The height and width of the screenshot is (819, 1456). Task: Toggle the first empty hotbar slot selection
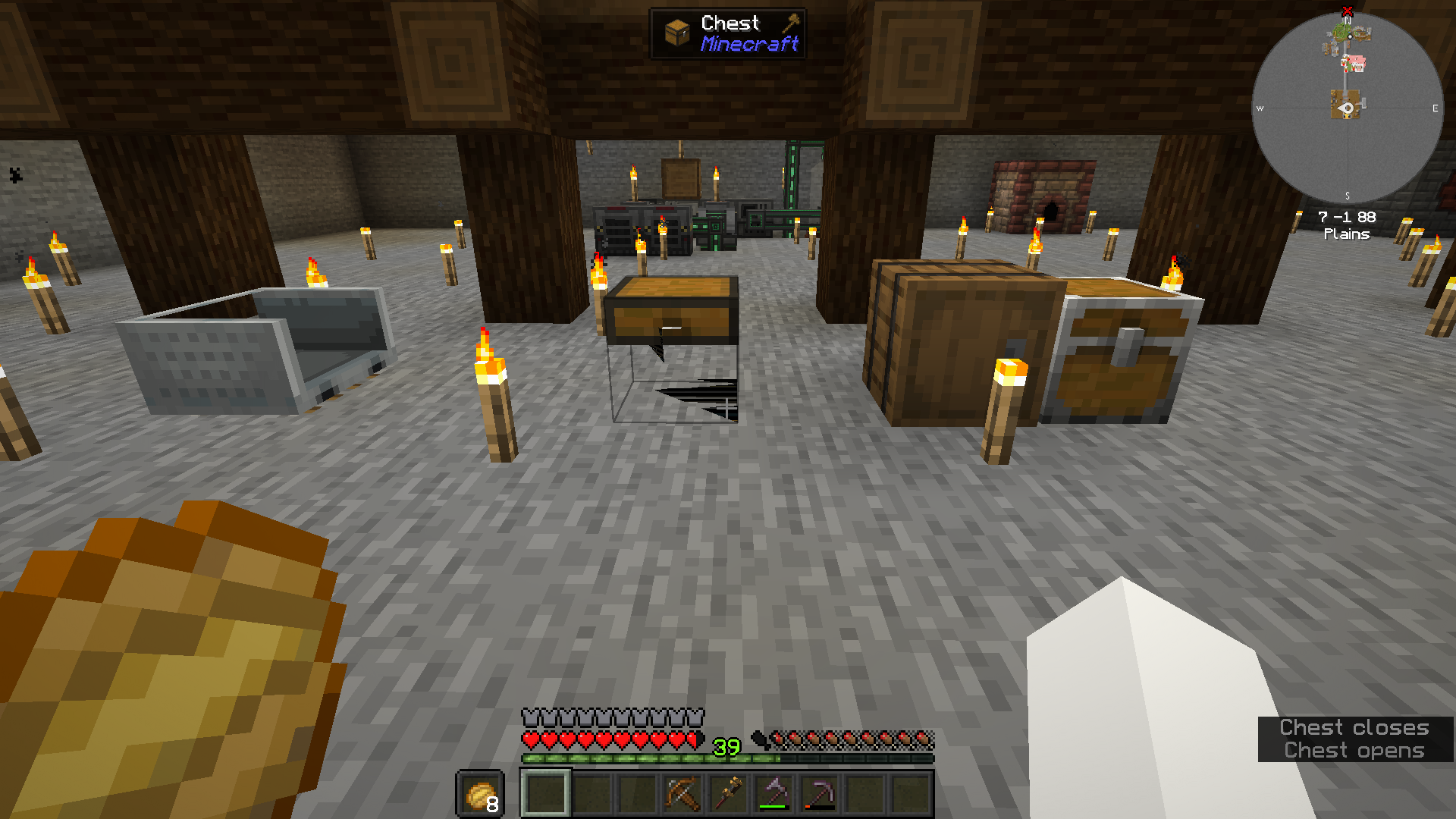(544, 793)
